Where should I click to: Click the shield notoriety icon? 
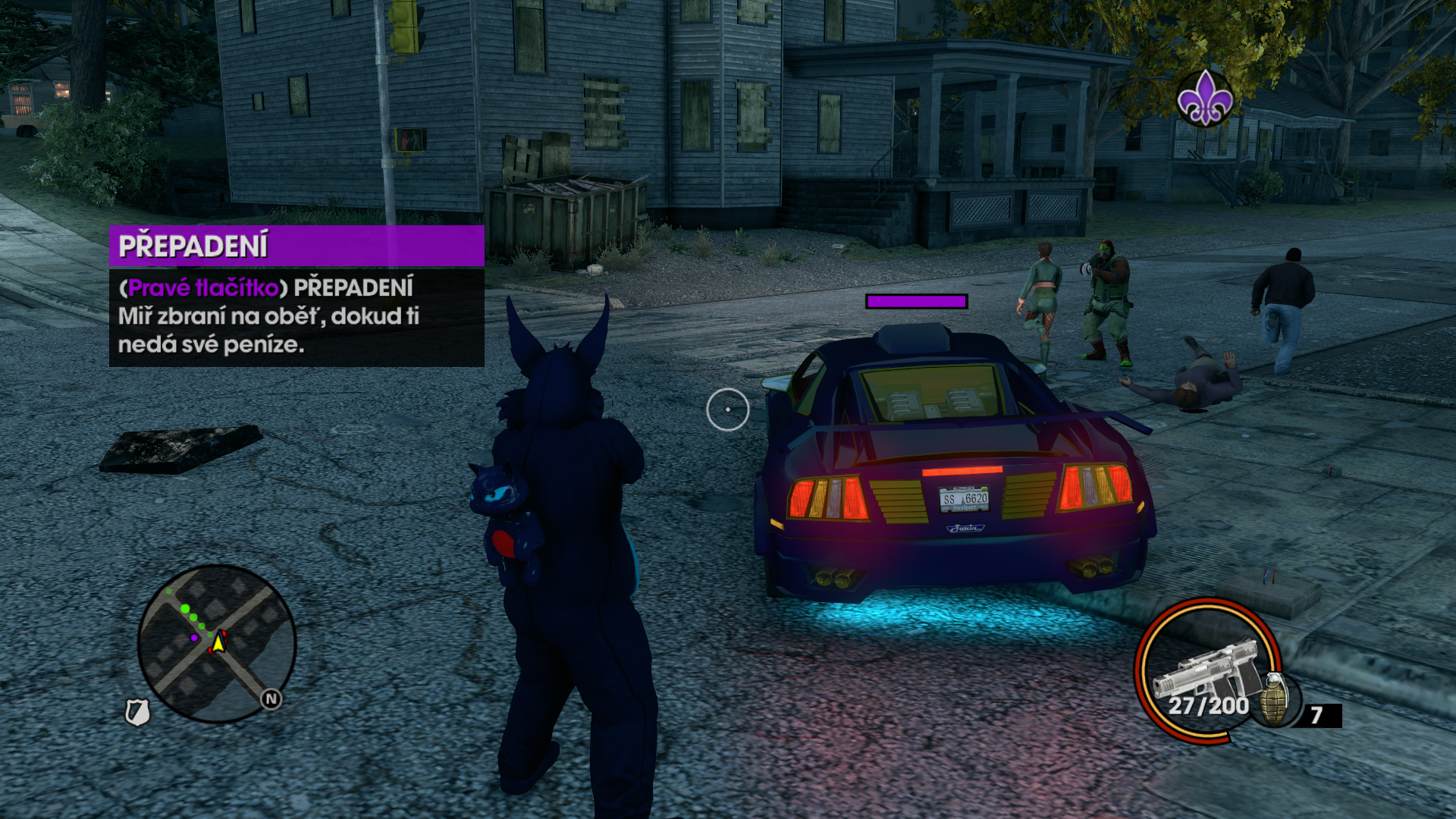click(137, 712)
